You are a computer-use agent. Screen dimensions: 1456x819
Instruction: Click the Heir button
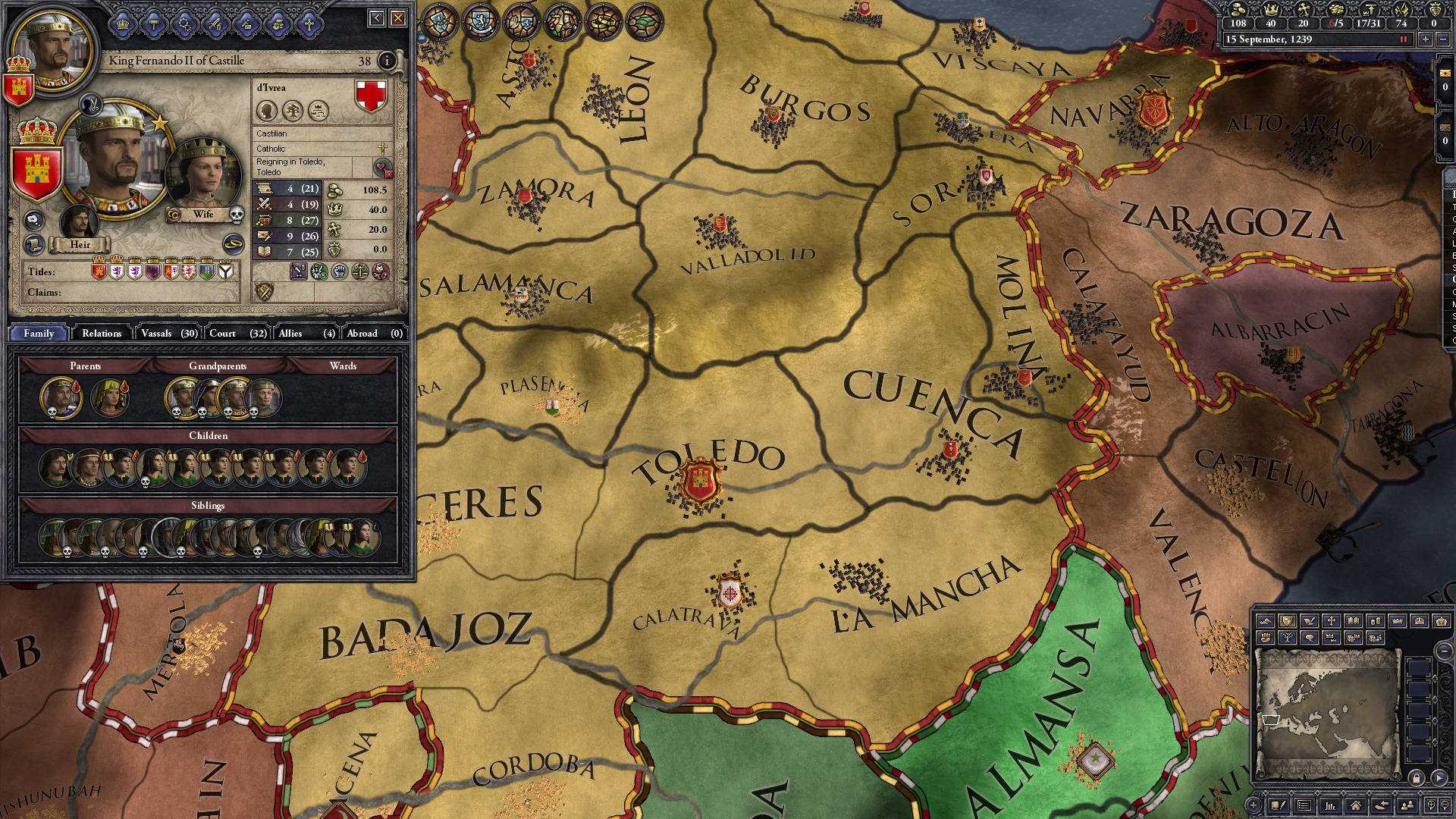[80, 244]
